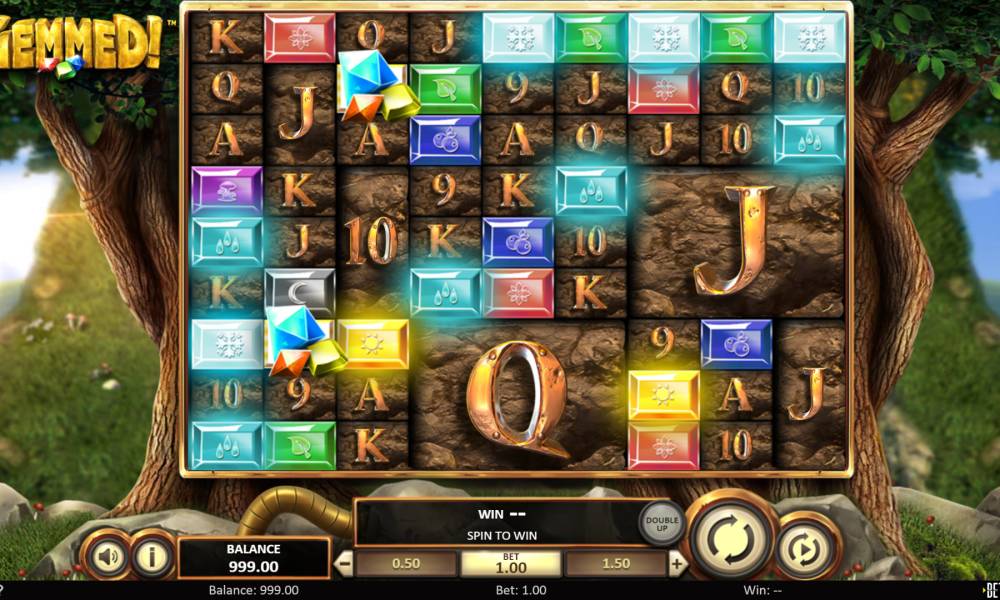The width and height of the screenshot is (1000, 600).
Task: Activate the Double Up button
Action: 660,521
